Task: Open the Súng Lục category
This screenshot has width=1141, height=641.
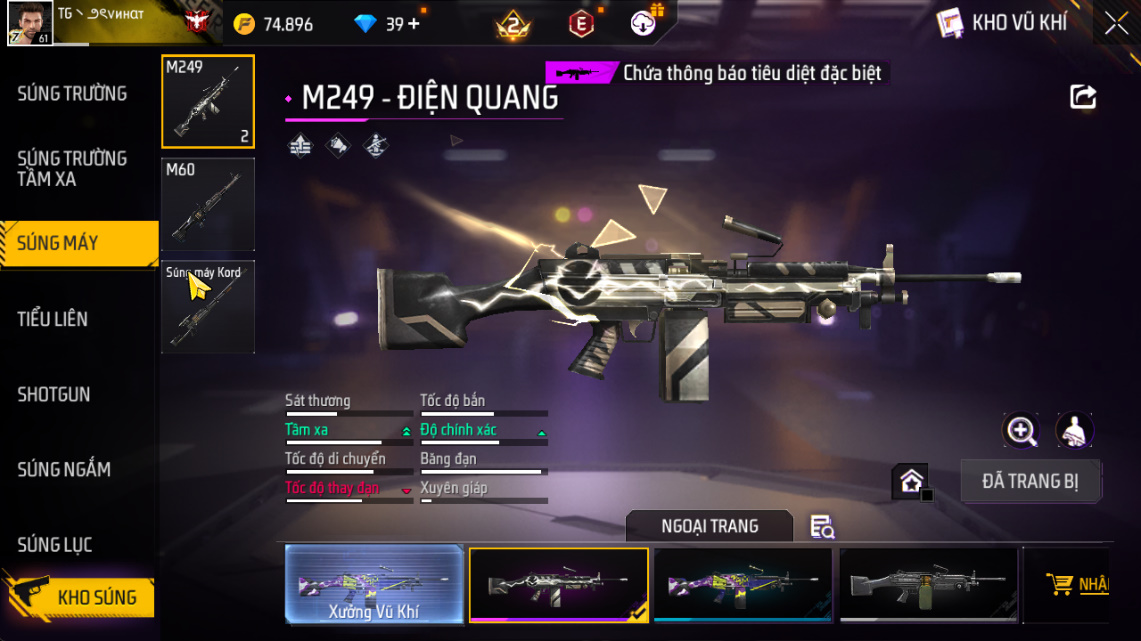Action: [55, 544]
